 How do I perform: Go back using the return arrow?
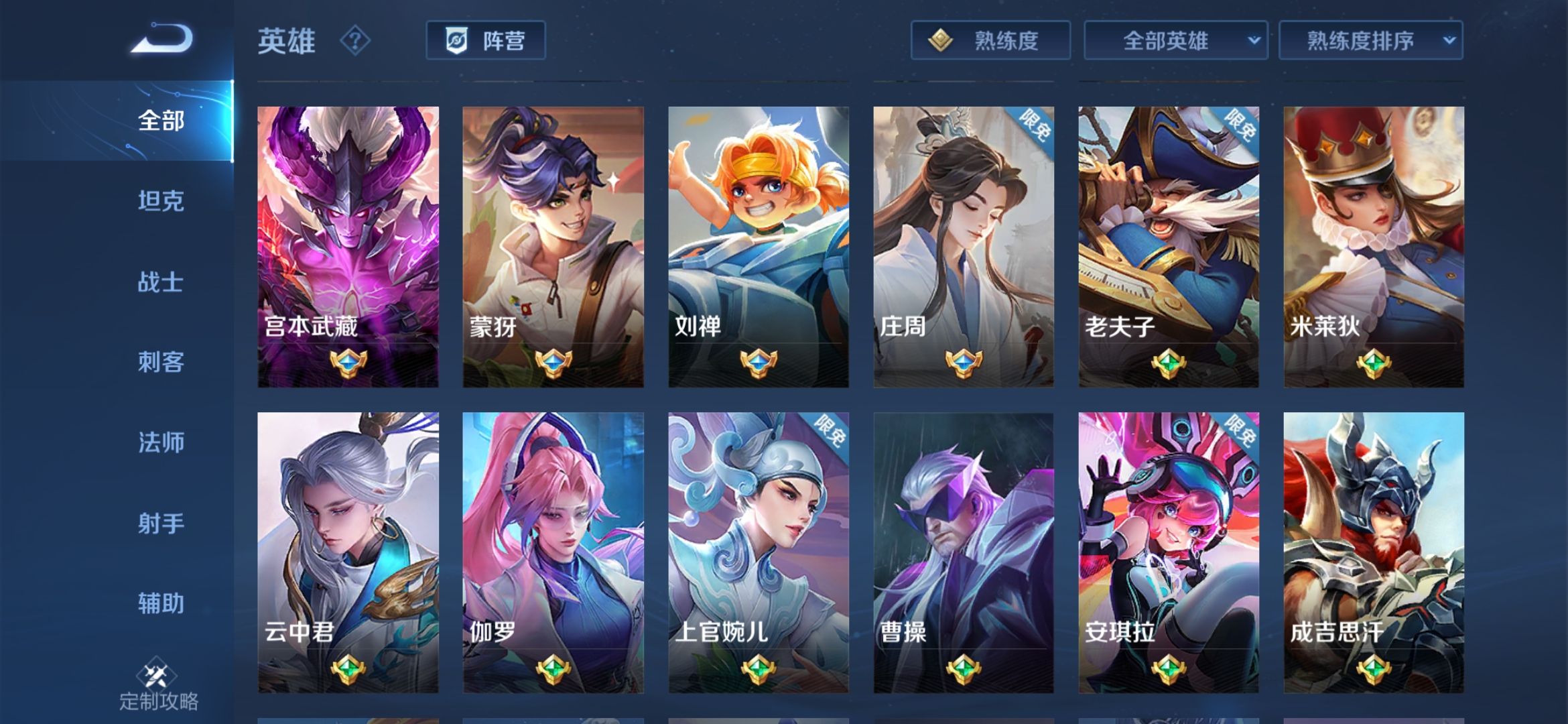tap(162, 39)
